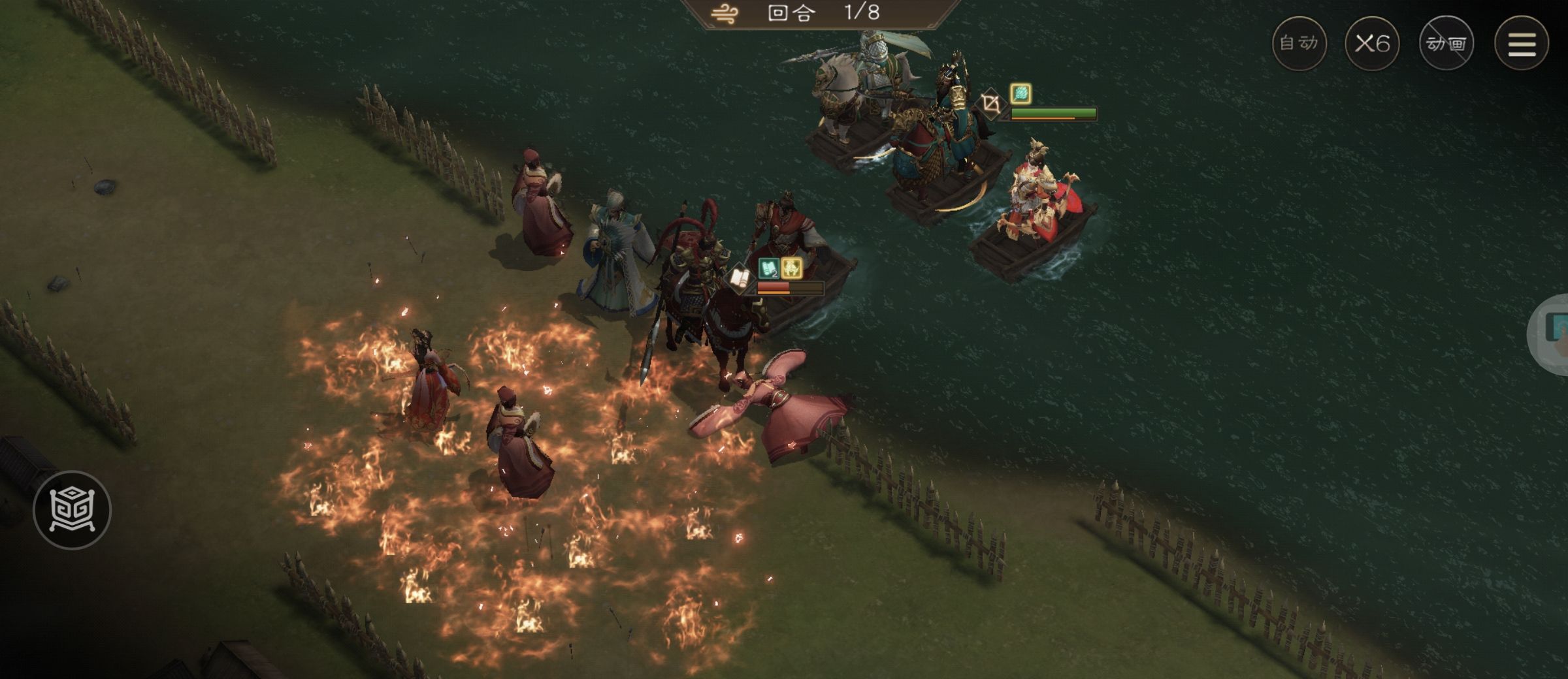Image resolution: width=1568 pixels, height=679 pixels.
Task: Change the X6 battle speed
Action: (1372, 44)
